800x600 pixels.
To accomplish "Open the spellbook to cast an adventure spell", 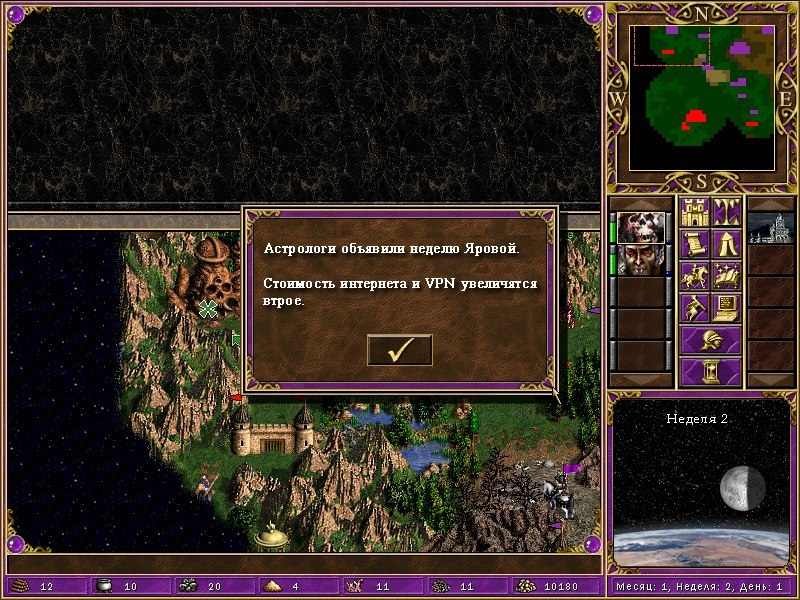I will (x=726, y=275).
